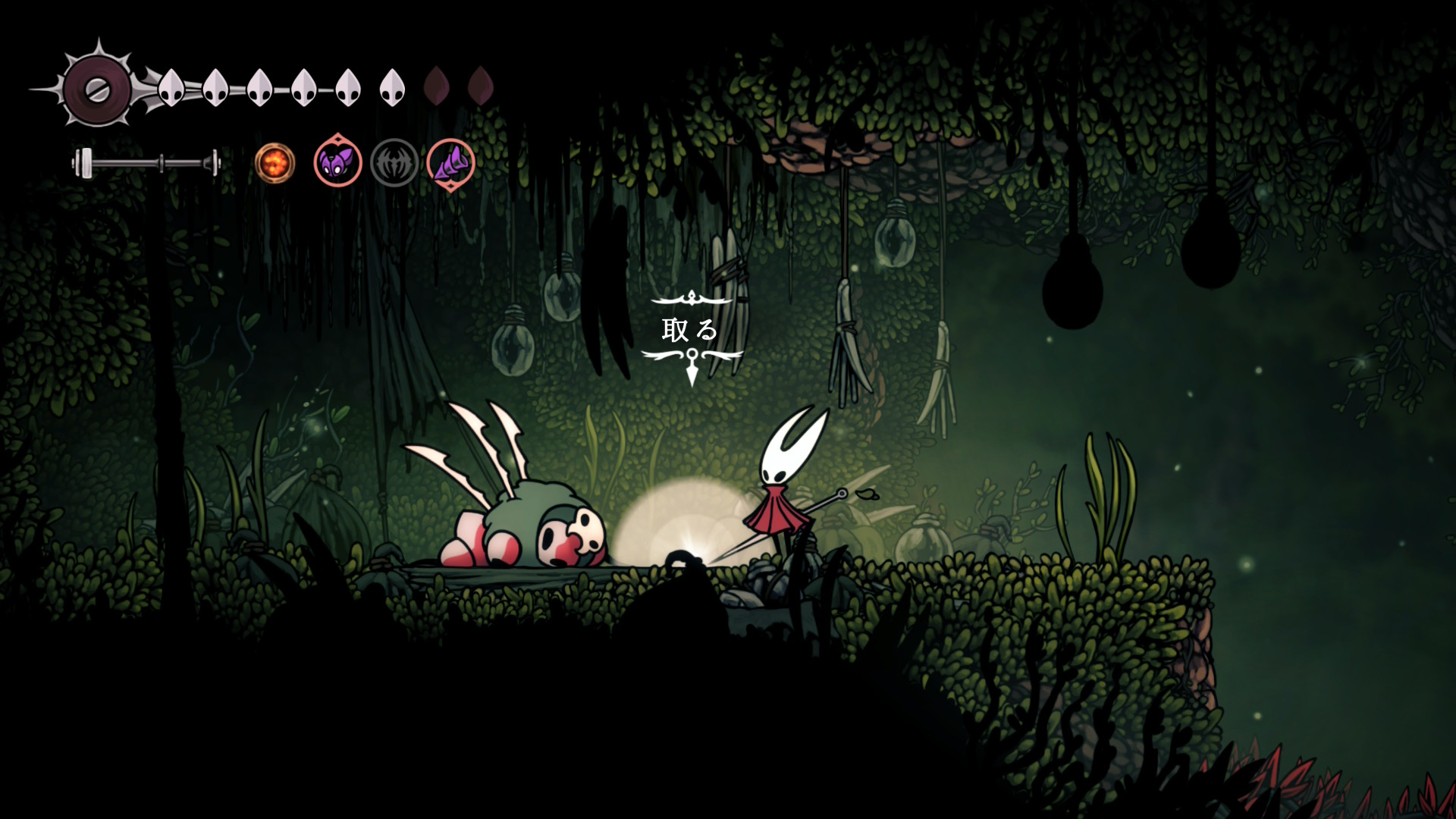This screenshot has width=1456, height=819.
Task: Use the purple spiked cone tool
Action: (x=451, y=162)
